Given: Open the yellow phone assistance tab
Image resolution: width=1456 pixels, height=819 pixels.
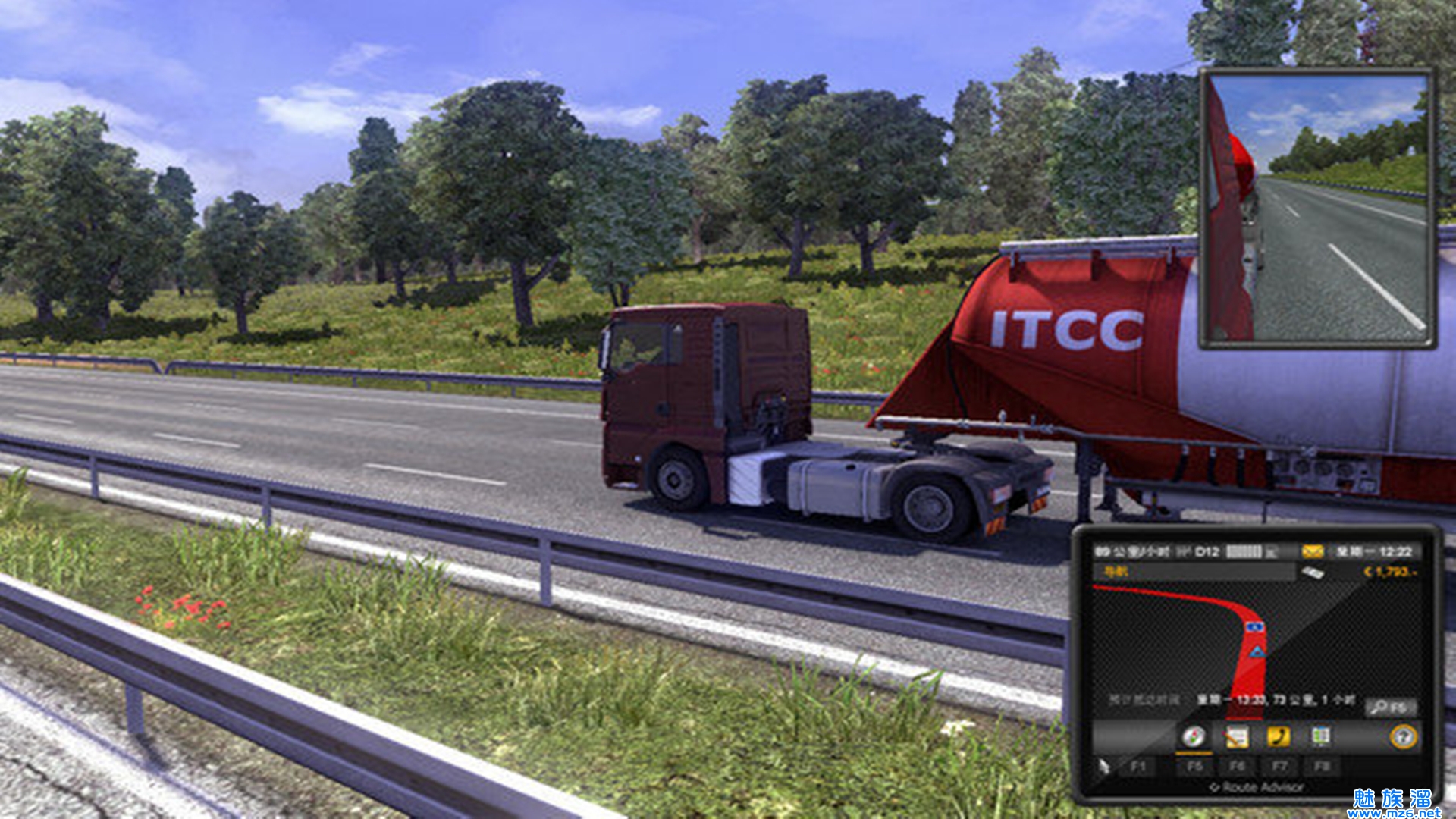Looking at the screenshot, I should 1279,737.
